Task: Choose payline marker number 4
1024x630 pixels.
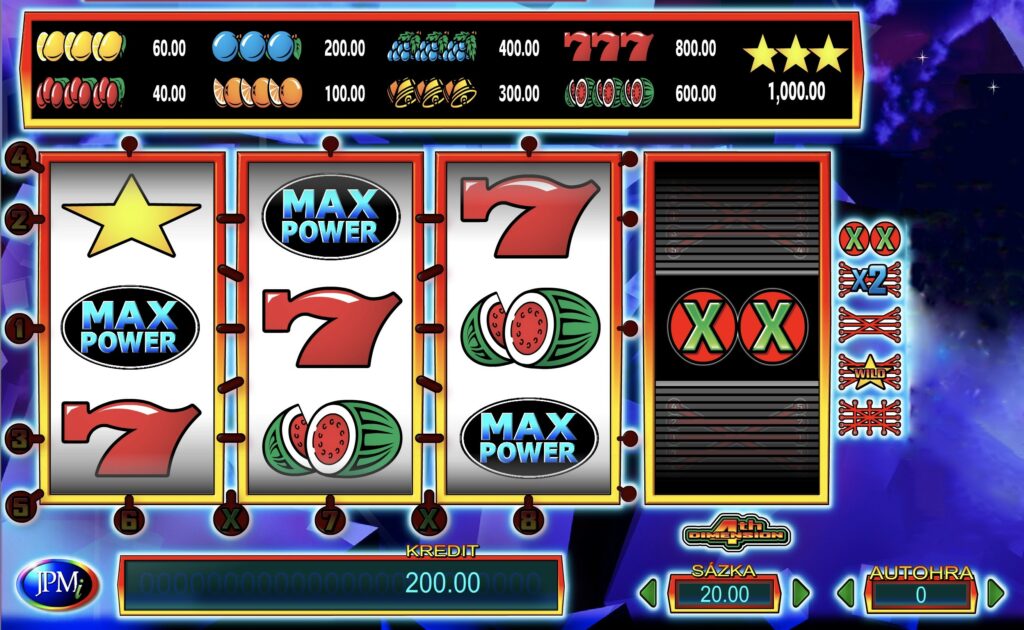Action: pos(19,157)
